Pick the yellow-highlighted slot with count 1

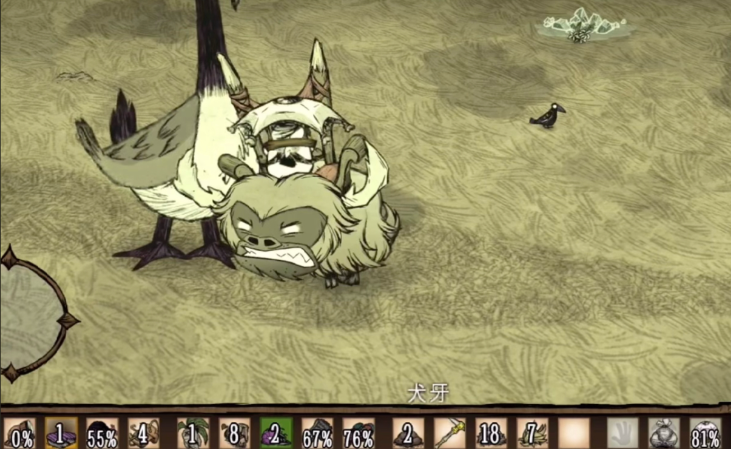[61, 434]
